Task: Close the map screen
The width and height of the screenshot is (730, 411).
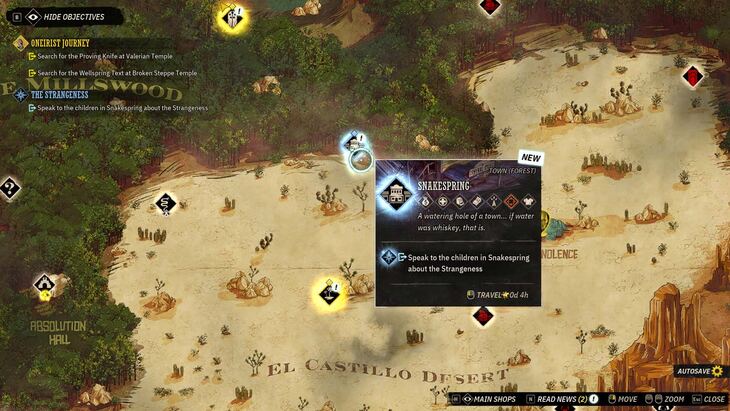Action: tap(713, 399)
